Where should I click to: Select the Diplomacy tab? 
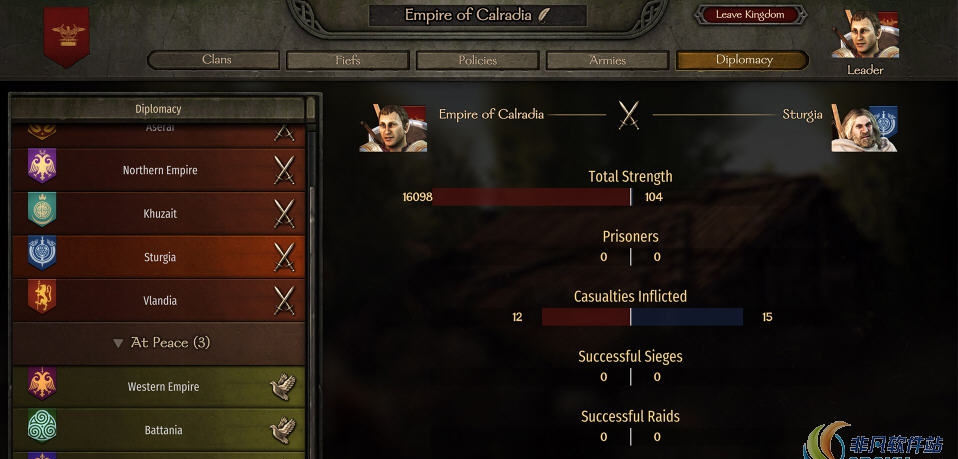(x=743, y=60)
